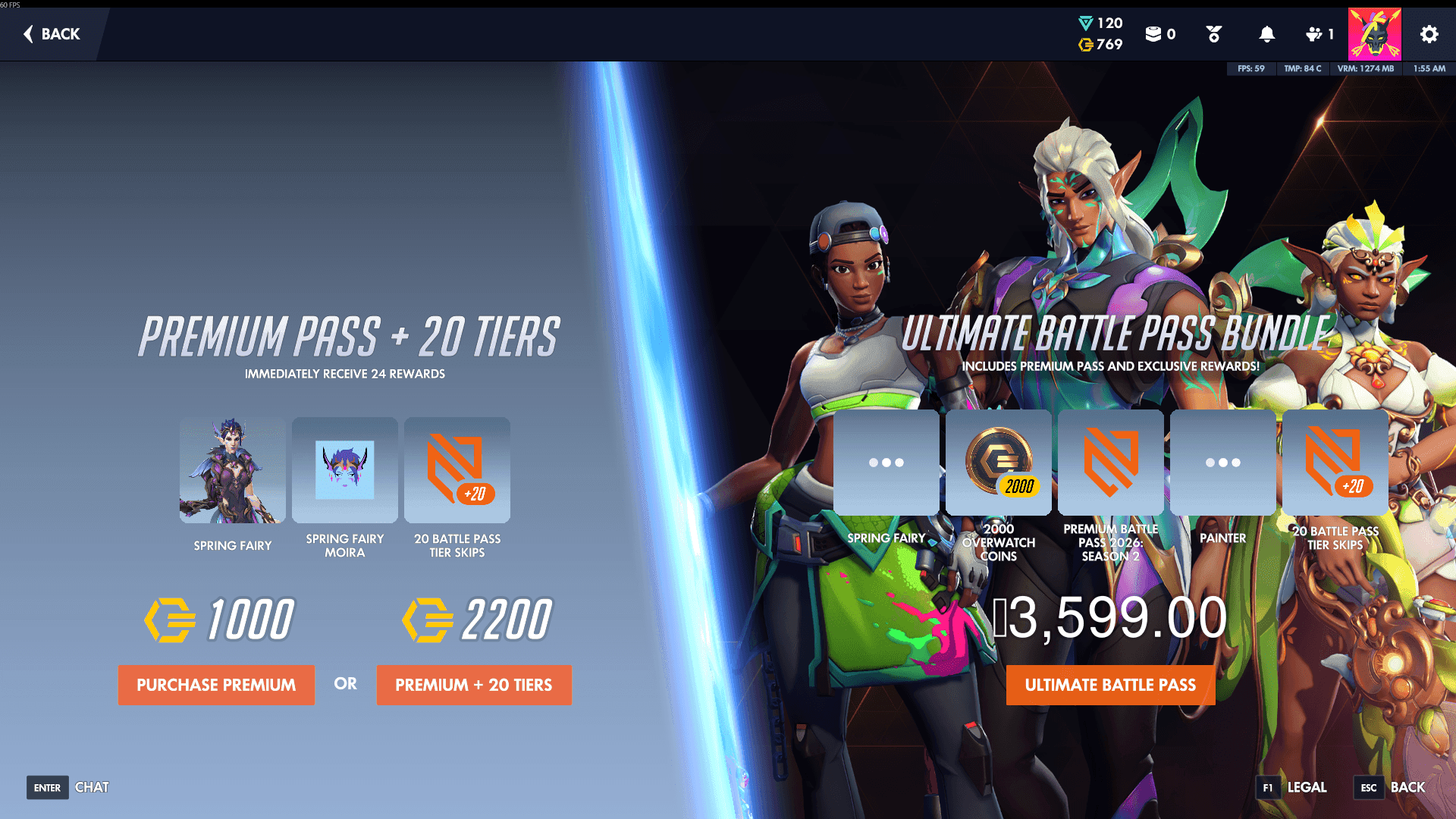Buy the Premium + 20 Tiers option
Image resolution: width=1456 pixels, height=819 pixels.
tap(474, 685)
